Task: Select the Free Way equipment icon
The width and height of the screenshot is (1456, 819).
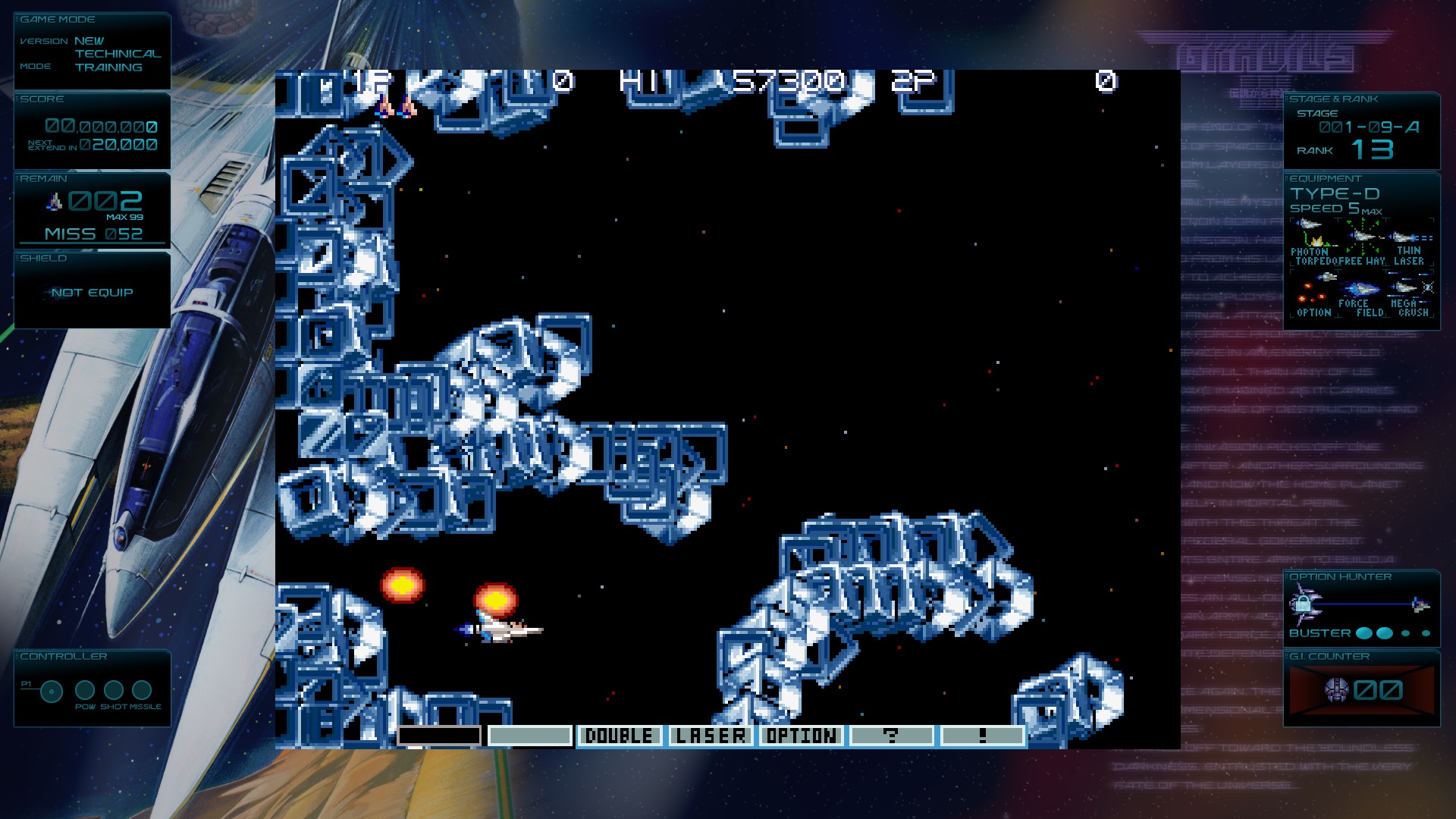Action: coord(1363,236)
